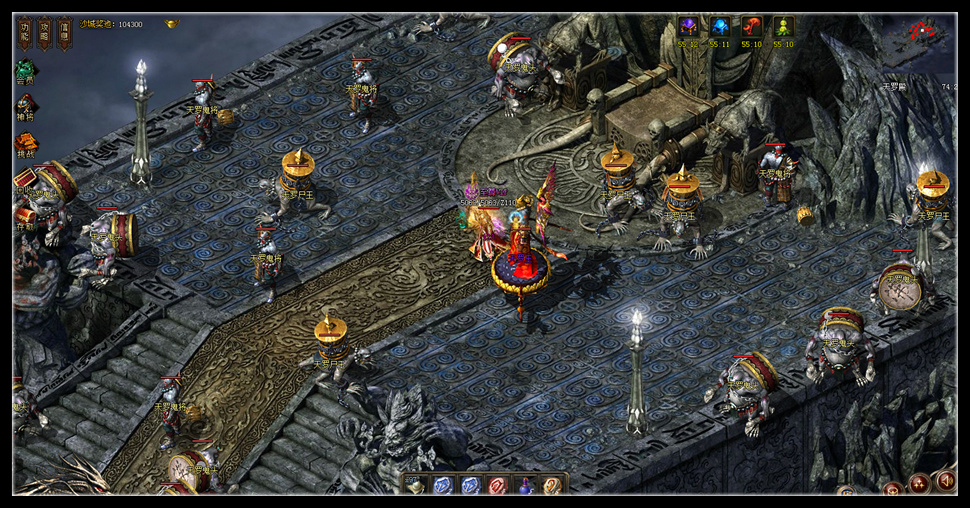Image resolution: width=970 pixels, height=508 pixels.
Task: Open the 神将 general icon
Action: (25, 105)
